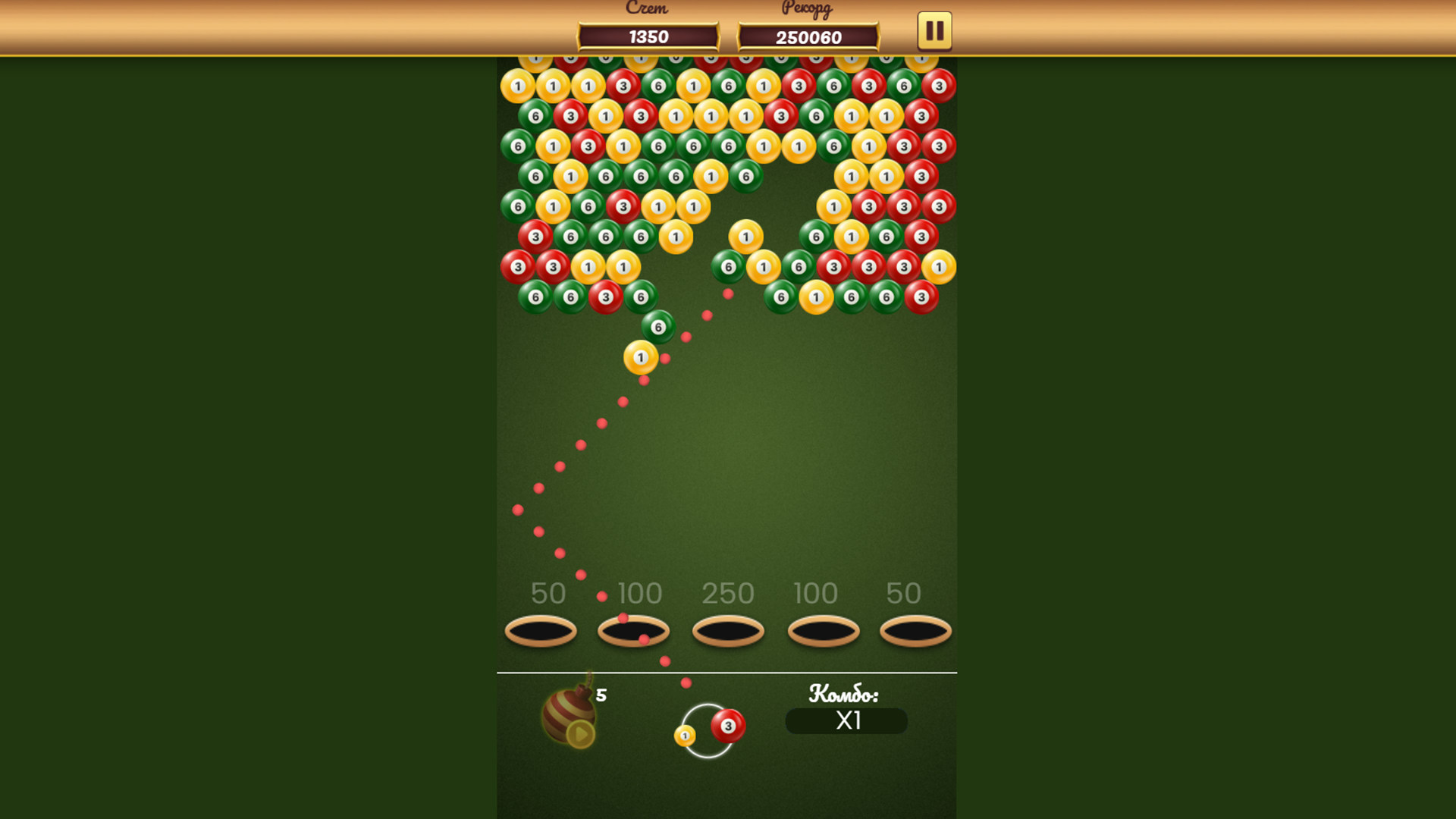Click the small yellow ball numbered 1 next to the launcher

pos(685,736)
